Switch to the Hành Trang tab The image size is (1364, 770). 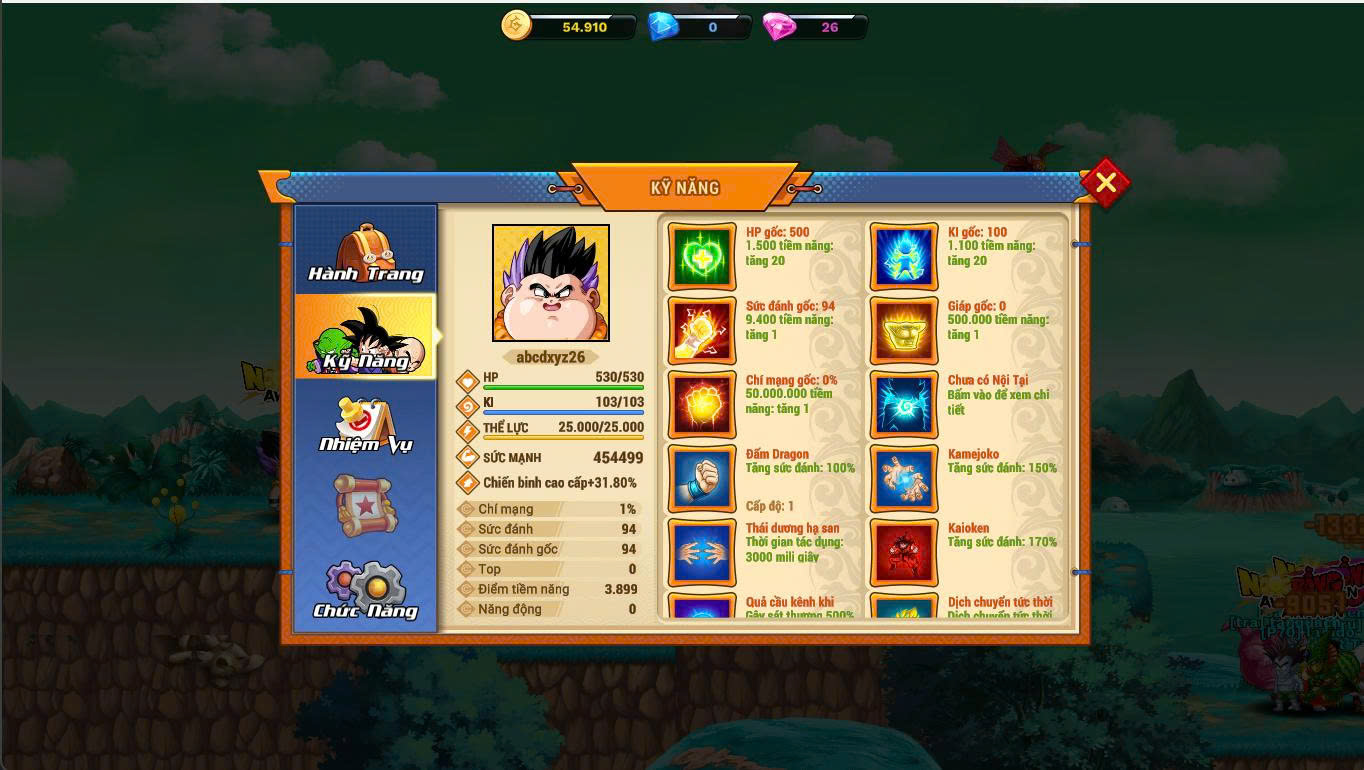[x=366, y=252]
